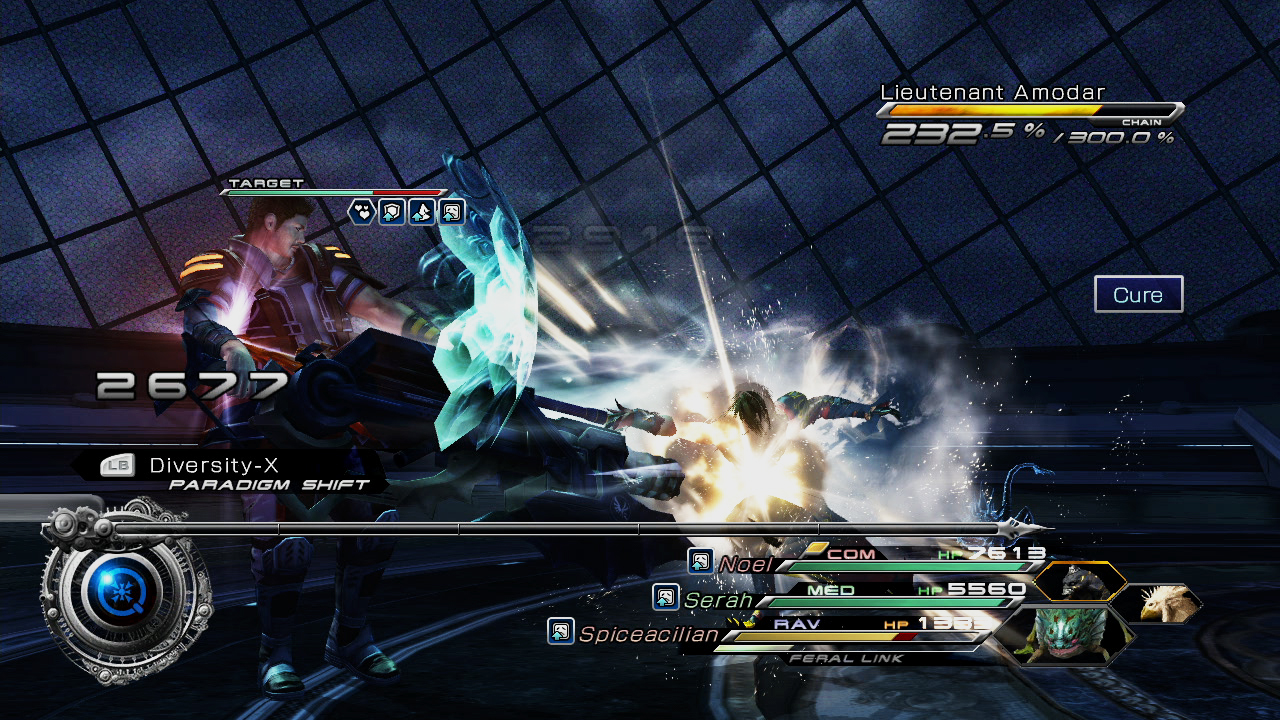The image size is (1280, 720).
Task: Inspect the shield-up buff icon on target
Action: 391,211
